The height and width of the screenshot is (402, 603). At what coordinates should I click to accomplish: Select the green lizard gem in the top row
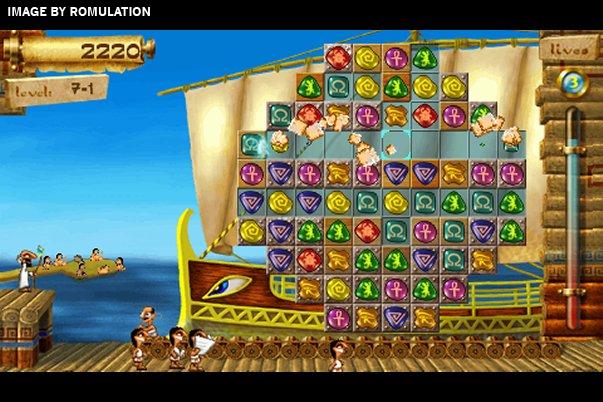(x=425, y=58)
